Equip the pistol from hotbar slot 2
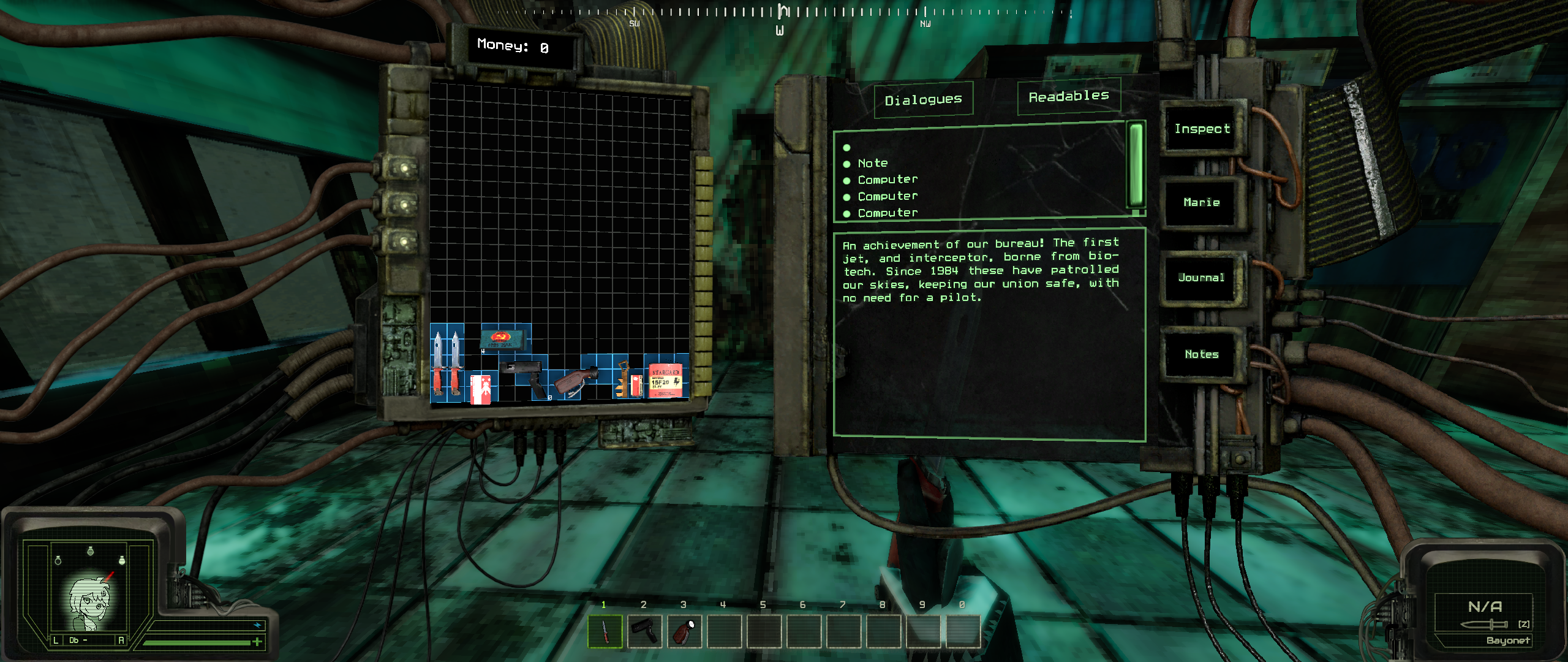 [x=644, y=631]
